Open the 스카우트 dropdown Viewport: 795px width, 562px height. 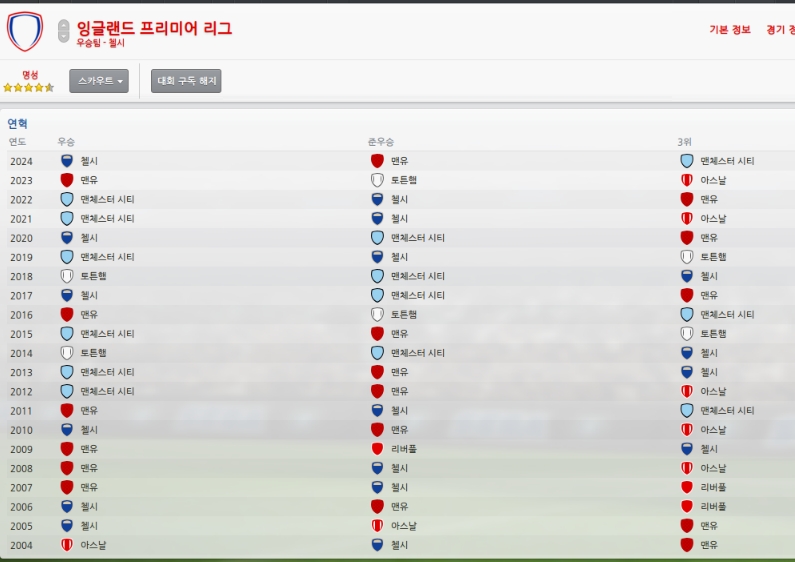coord(99,81)
